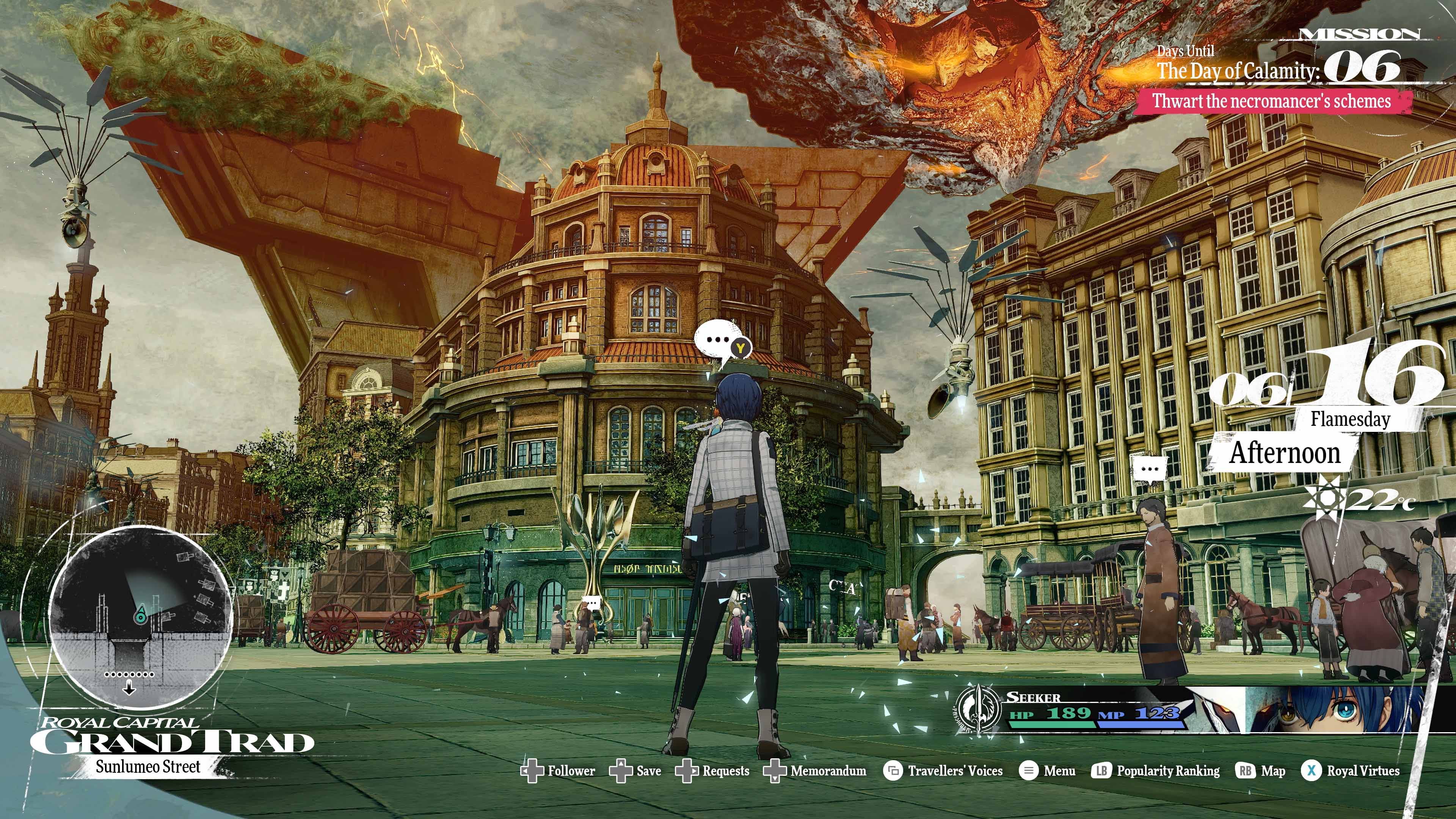Image resolution: width=1456 pixels, height=819 pixels.
Task: Open the Map shortcut
Action: click(1273, 771)
